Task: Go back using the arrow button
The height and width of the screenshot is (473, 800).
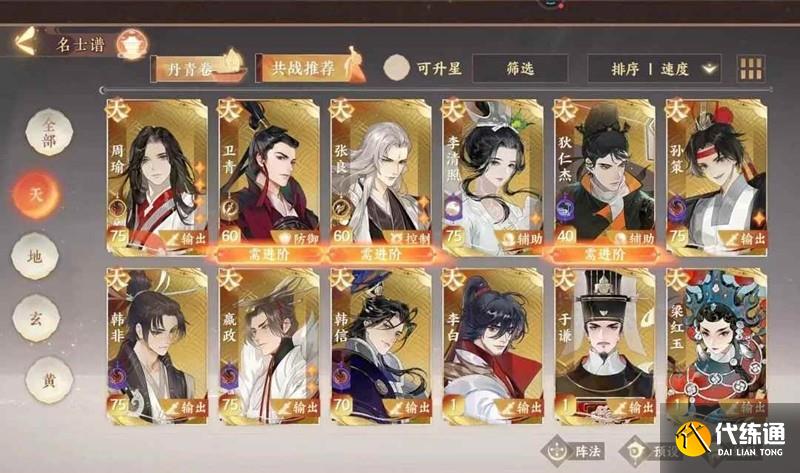Action: click(x=24, y=42)
